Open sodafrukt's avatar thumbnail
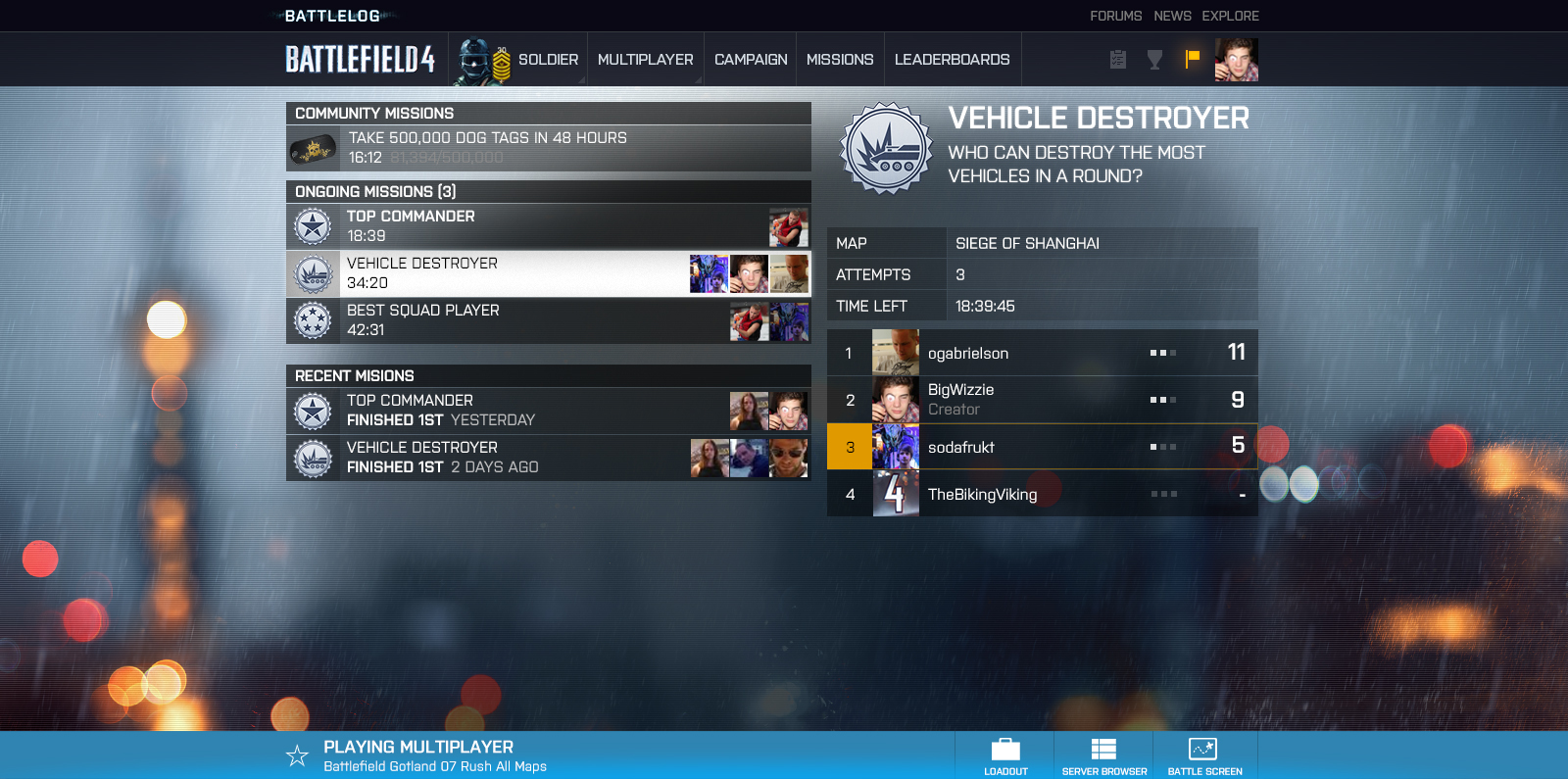This screenshot has width=1568, height=779. click(896, 447)
